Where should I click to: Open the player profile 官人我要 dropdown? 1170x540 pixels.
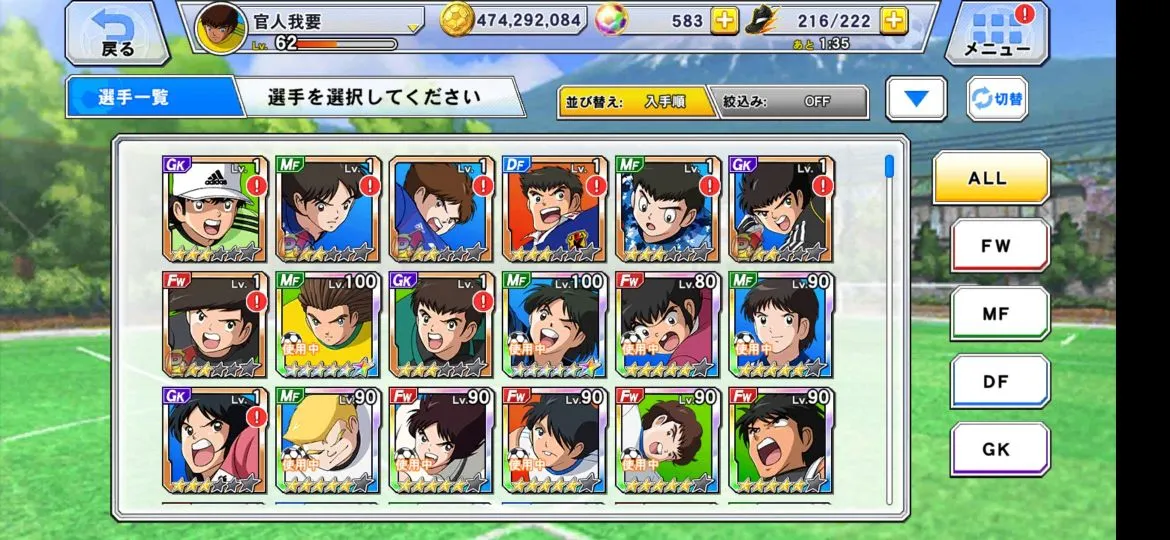coord(412,26)
